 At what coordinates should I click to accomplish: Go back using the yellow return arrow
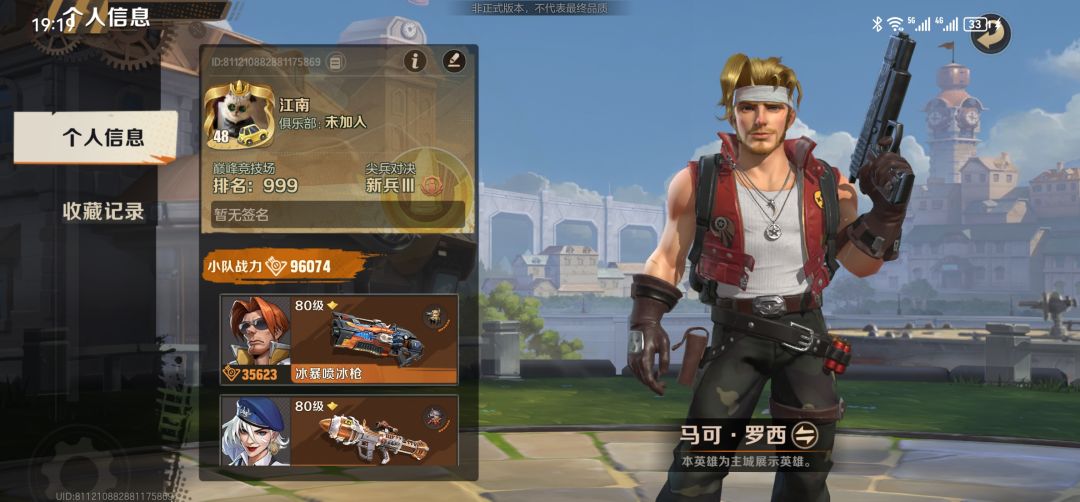pyautogui.click(x=991, y=33)
